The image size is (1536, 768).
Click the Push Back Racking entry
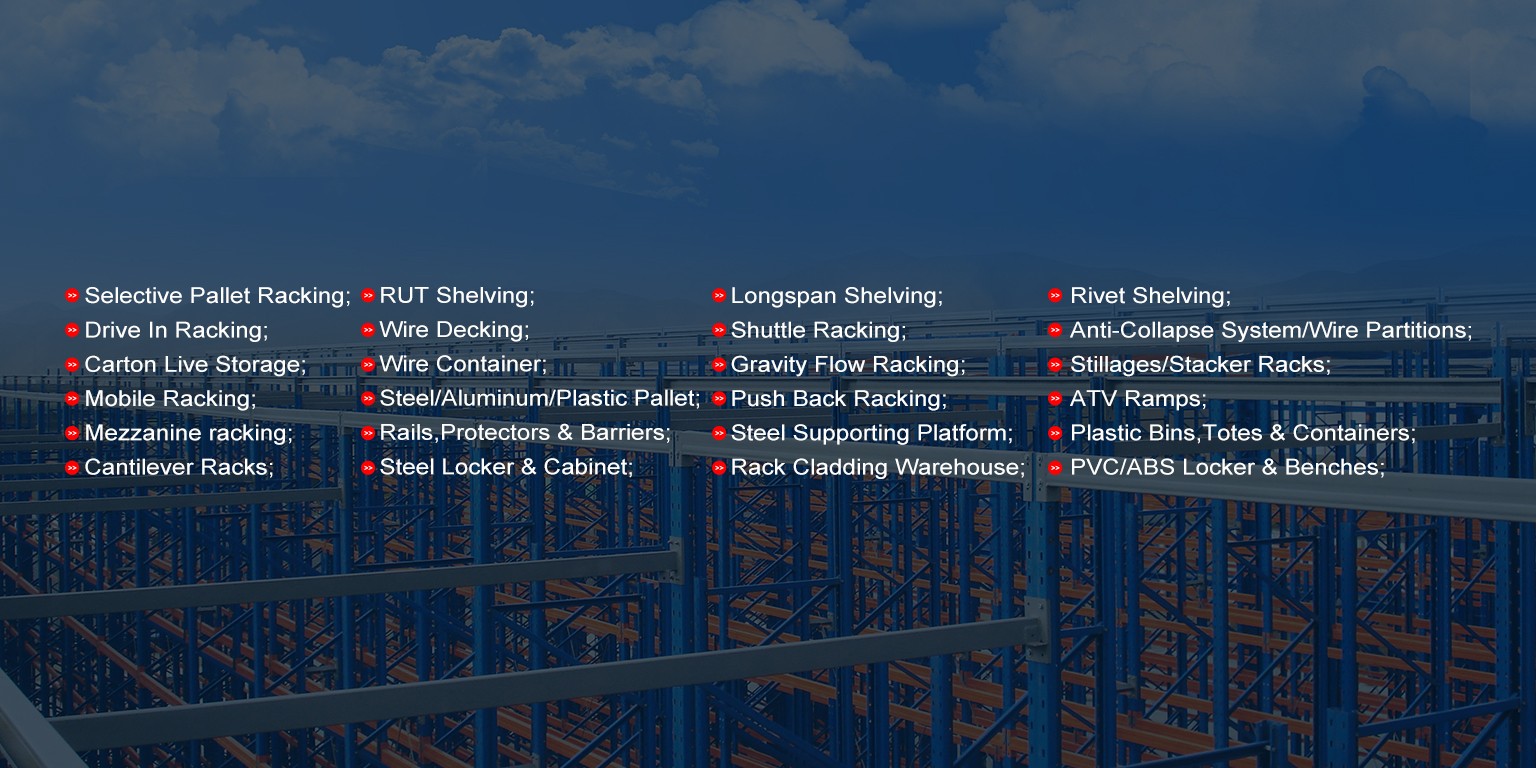[837, 399]
